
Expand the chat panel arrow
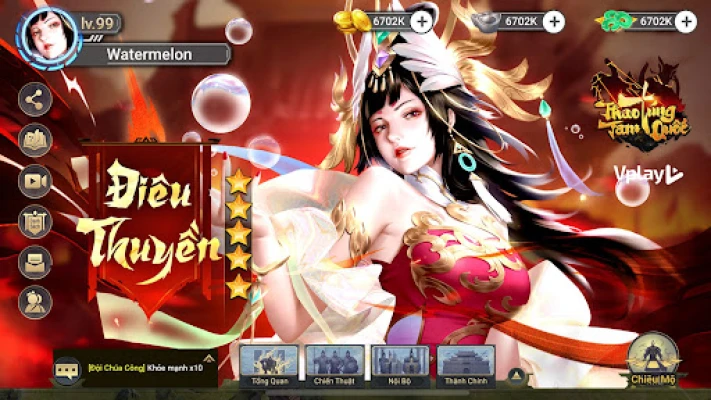[x=208, y=357]
